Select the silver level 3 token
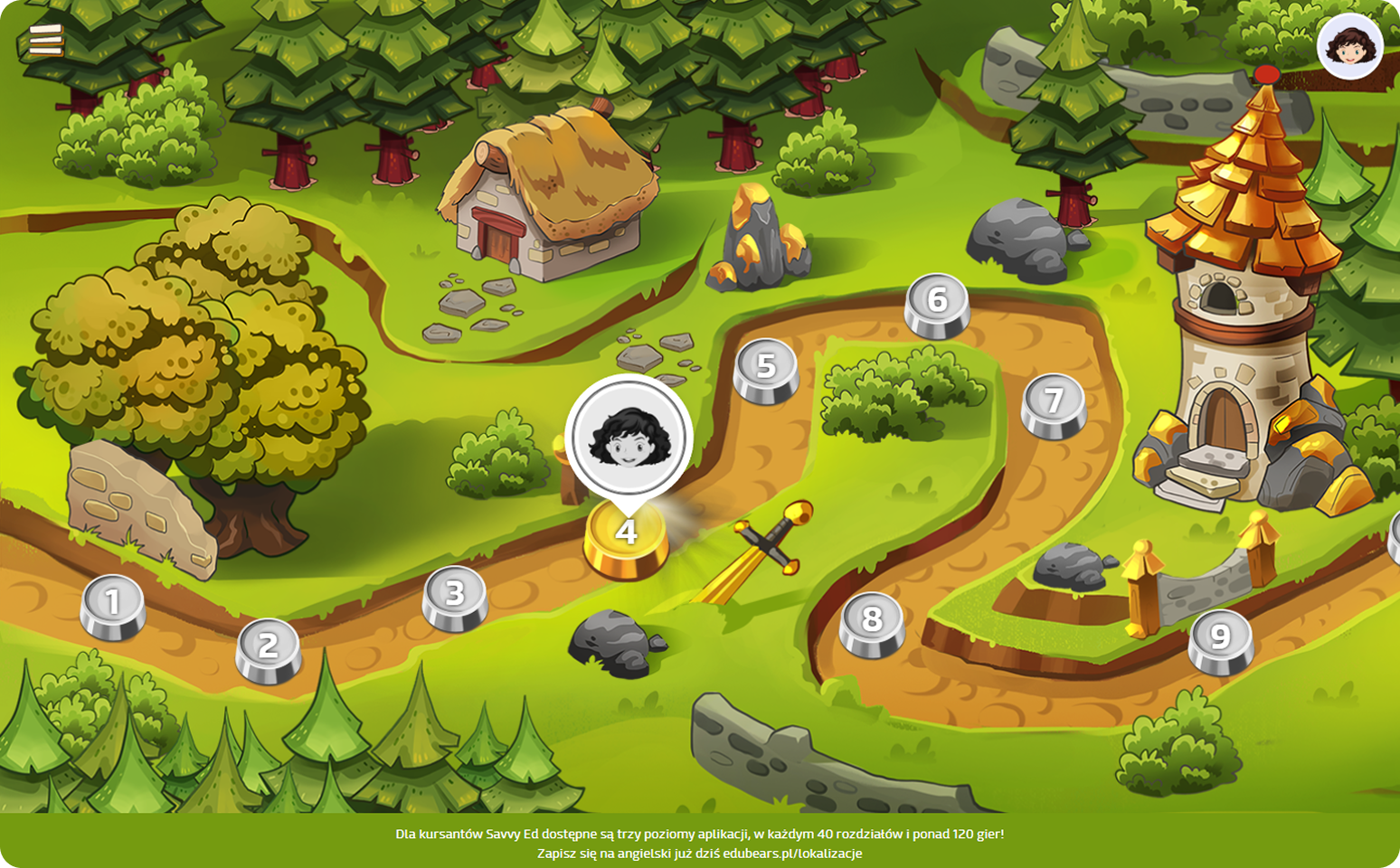 pos(455,596)
